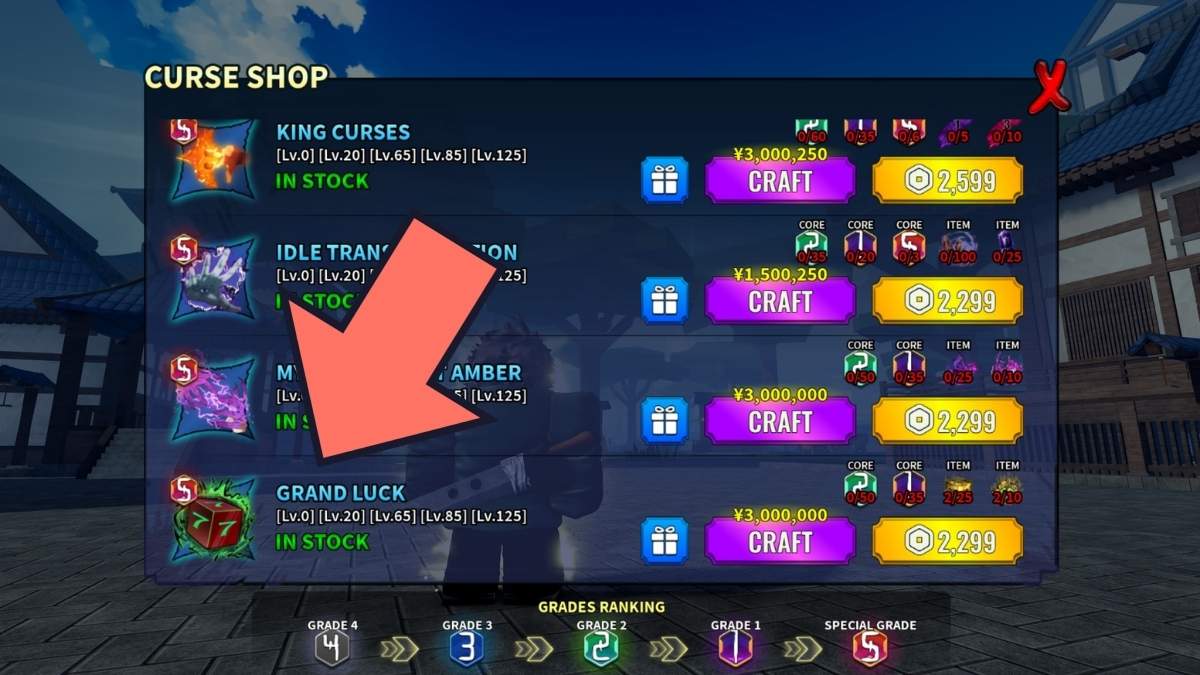Select the King Curses flame icon

pyautogui.click(x=212, y=160)
